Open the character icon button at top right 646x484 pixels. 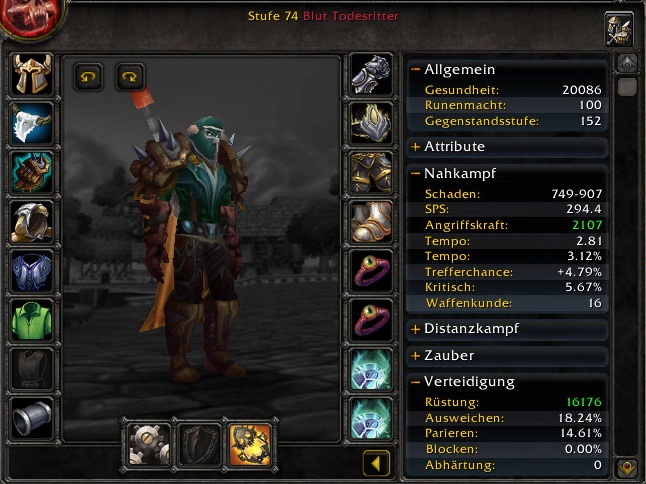click(619, 29)
